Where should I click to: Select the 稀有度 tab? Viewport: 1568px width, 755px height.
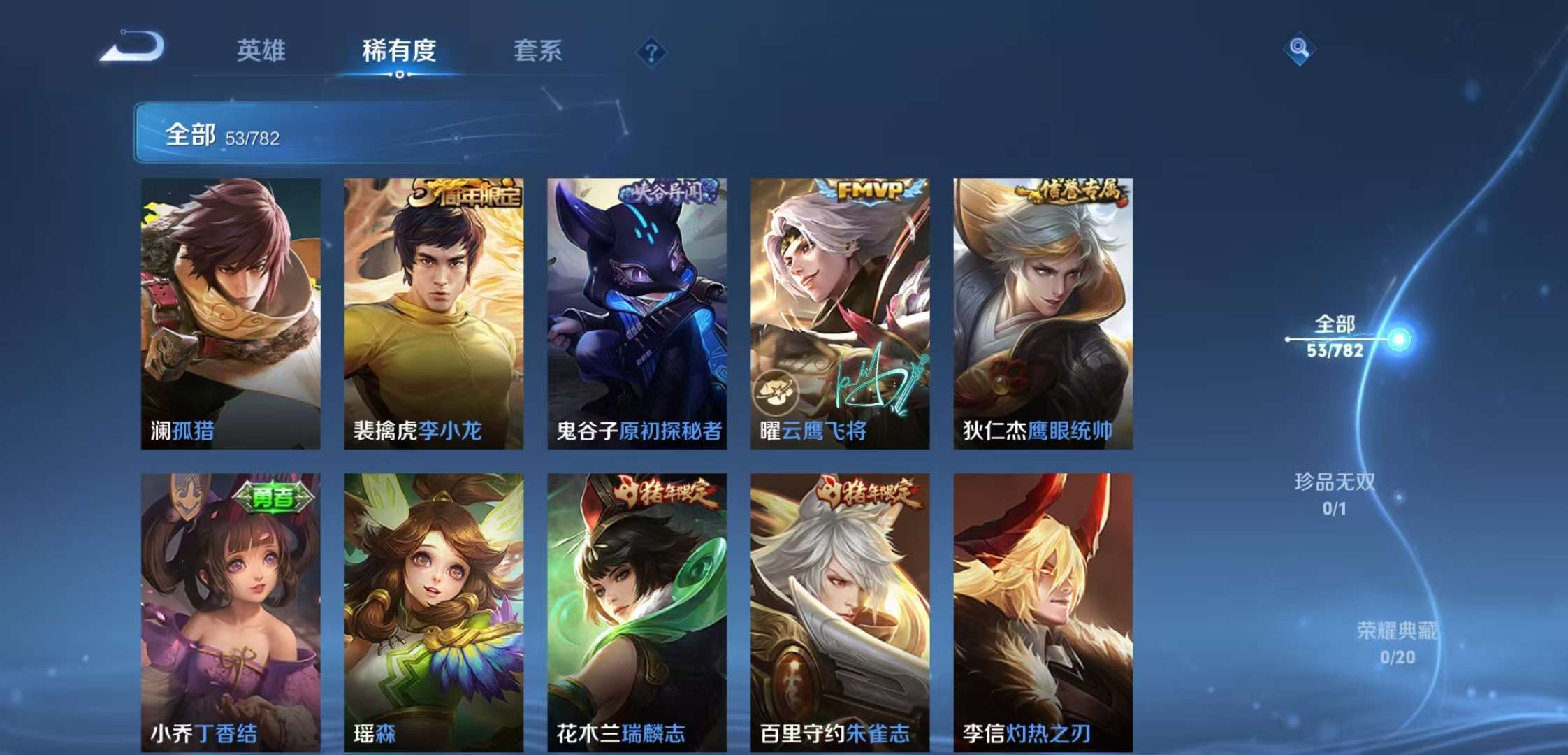pos(398,51)
